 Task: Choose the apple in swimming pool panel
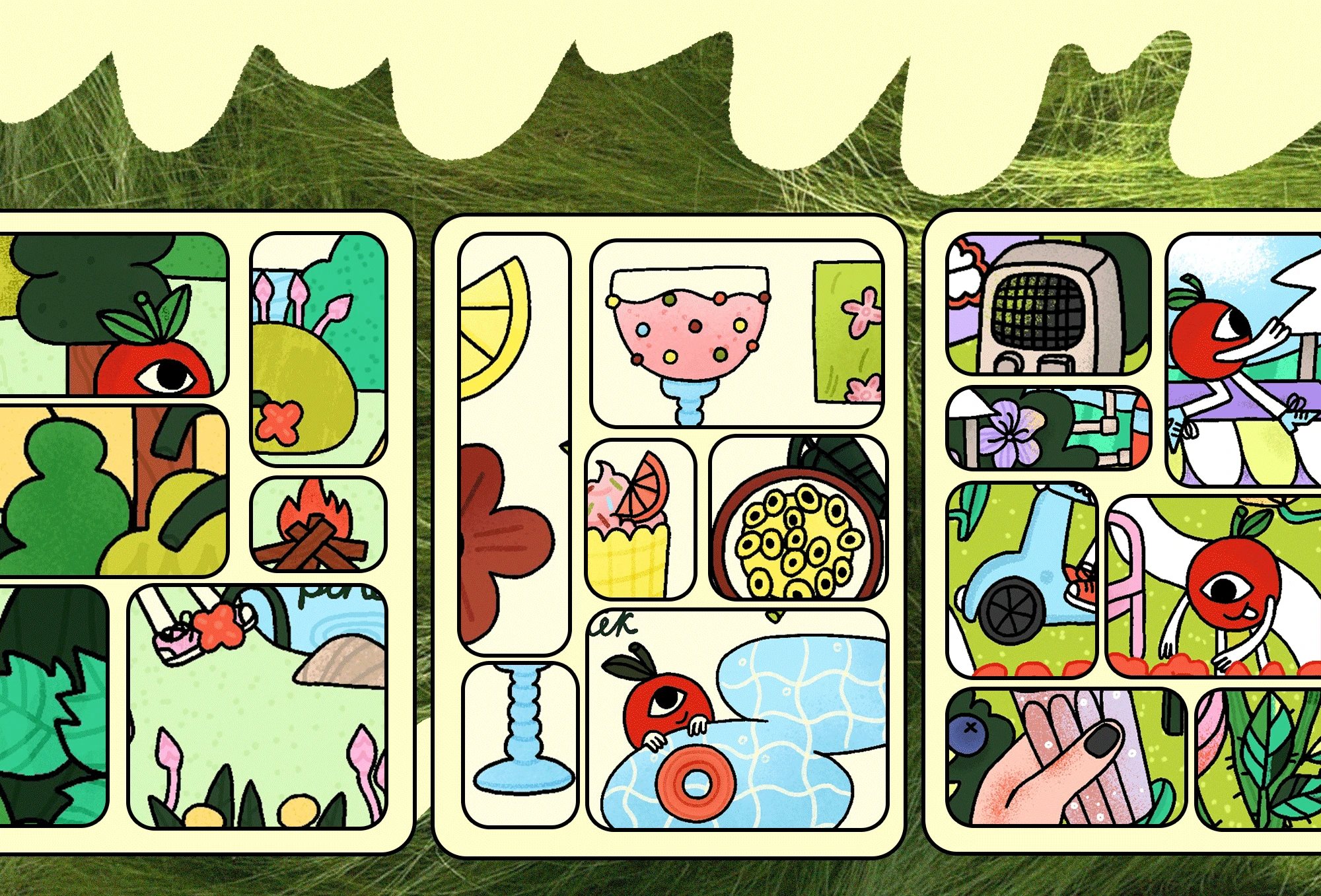737,720
